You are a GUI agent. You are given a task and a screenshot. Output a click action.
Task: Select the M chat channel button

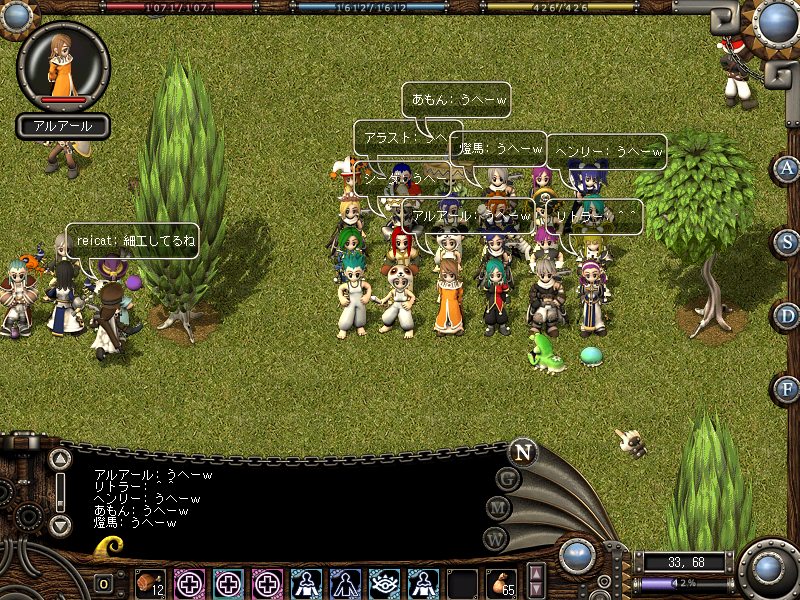[498, 508]
